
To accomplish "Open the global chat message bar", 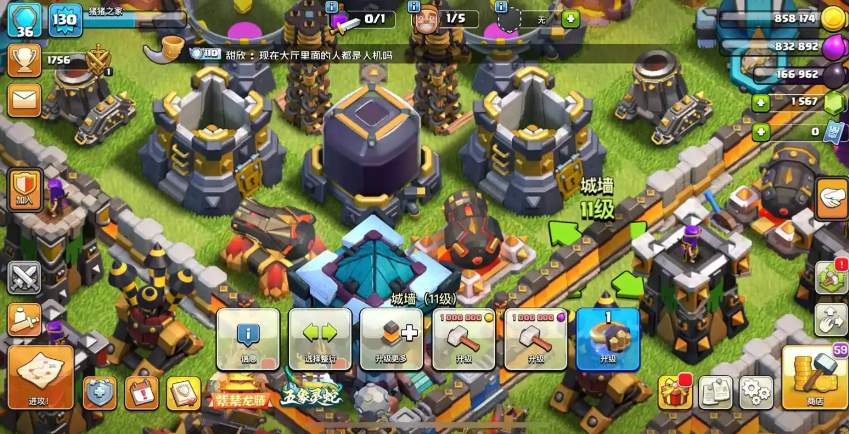I will pos(300,55).
